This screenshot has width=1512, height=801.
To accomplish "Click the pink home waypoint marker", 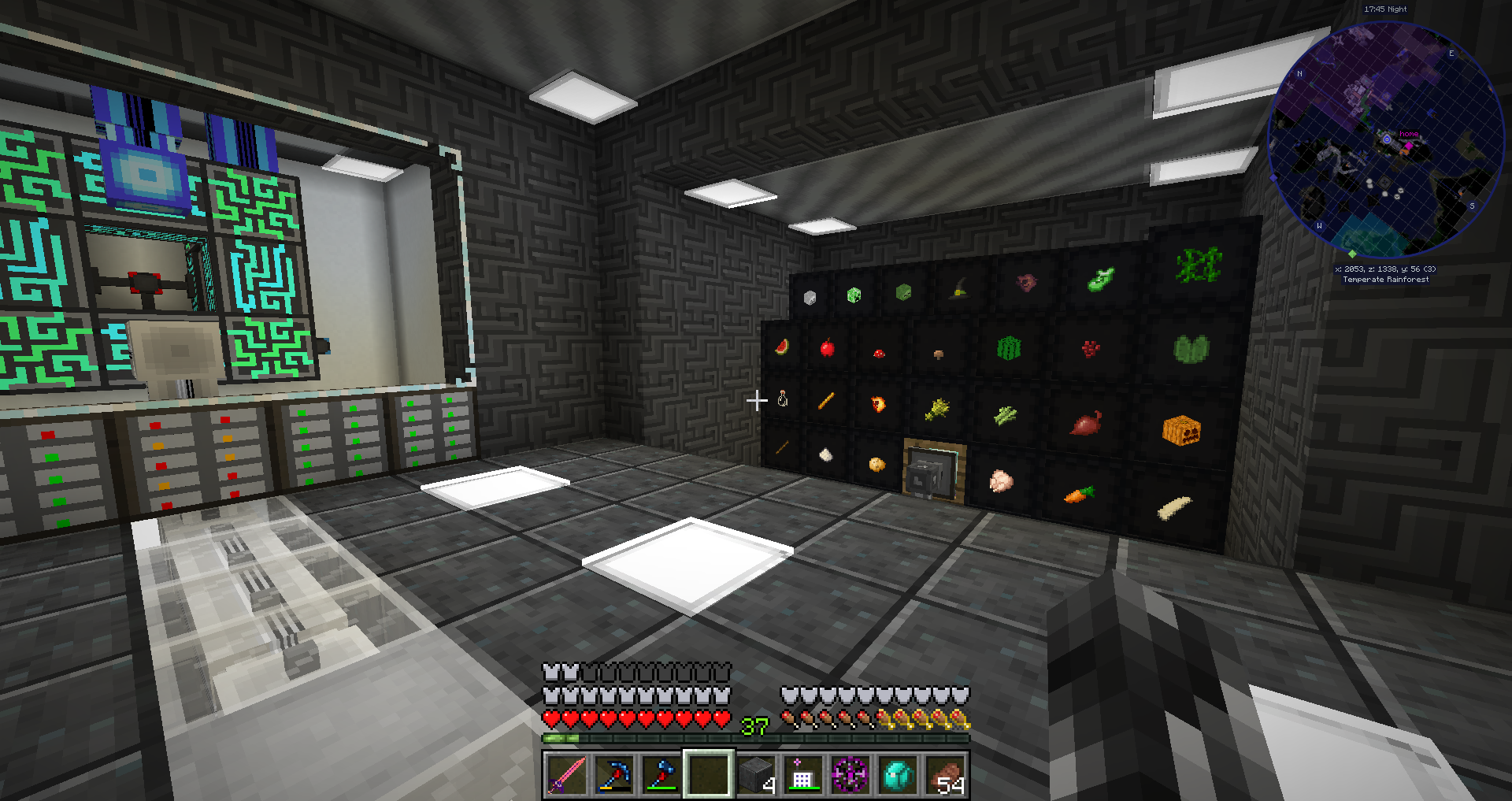I will coord(1408,146).
